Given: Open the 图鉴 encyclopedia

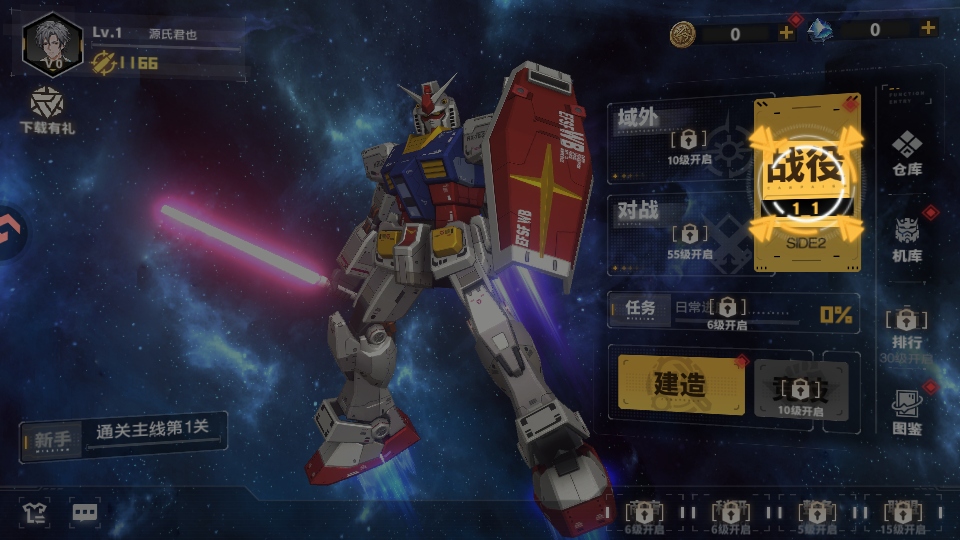Looking at the screenshot, I should 907,411.
